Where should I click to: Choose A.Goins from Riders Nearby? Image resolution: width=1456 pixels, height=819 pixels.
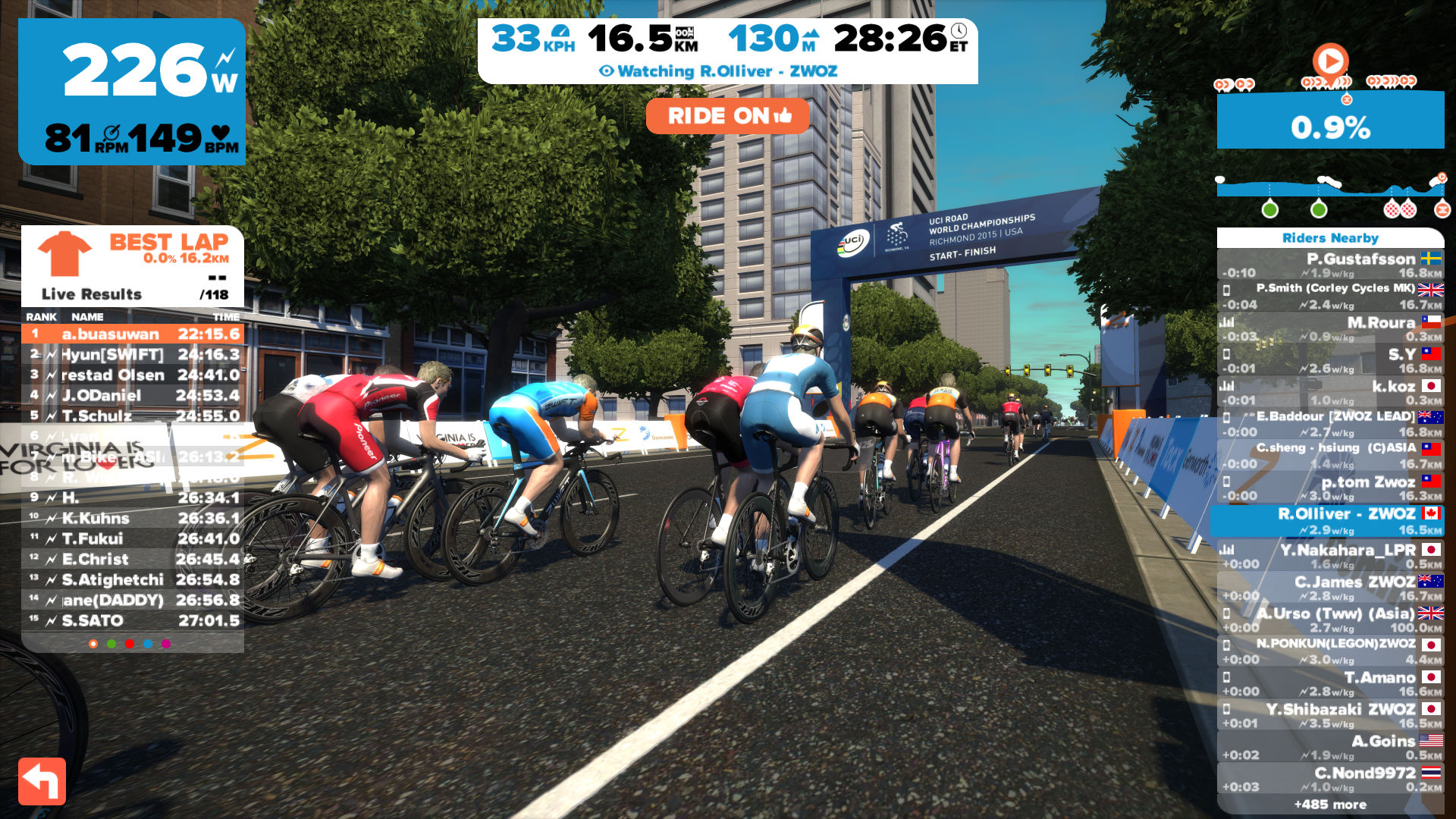pos(1330,747)
